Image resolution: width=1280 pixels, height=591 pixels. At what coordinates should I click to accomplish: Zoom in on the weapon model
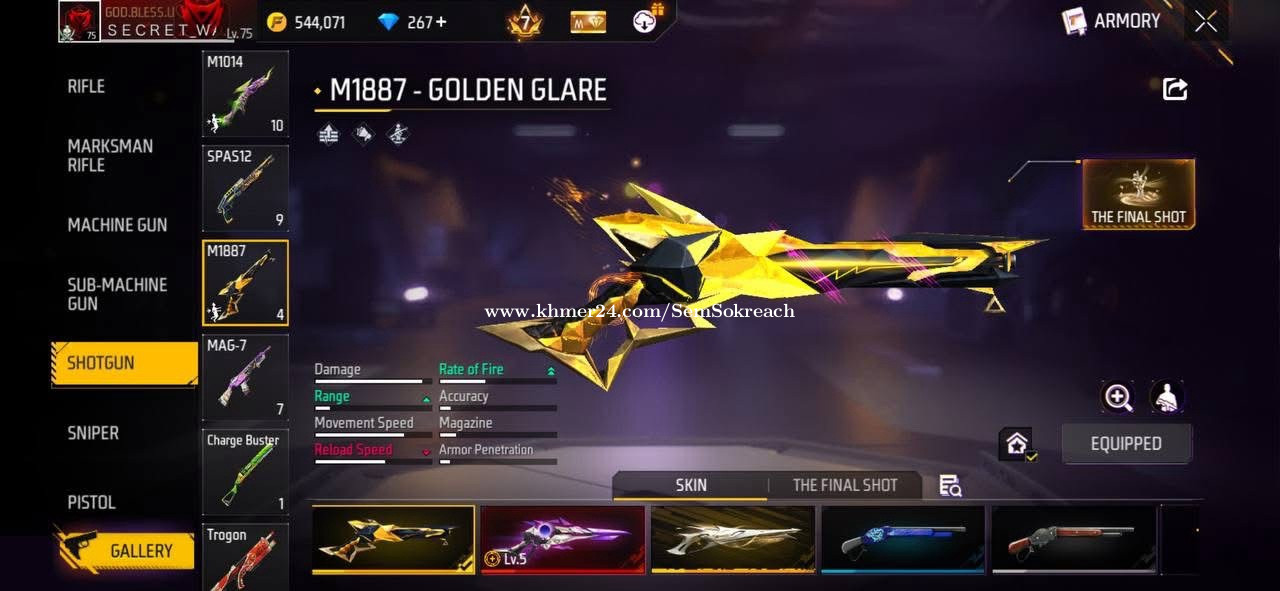click(x=1117, y=397)
